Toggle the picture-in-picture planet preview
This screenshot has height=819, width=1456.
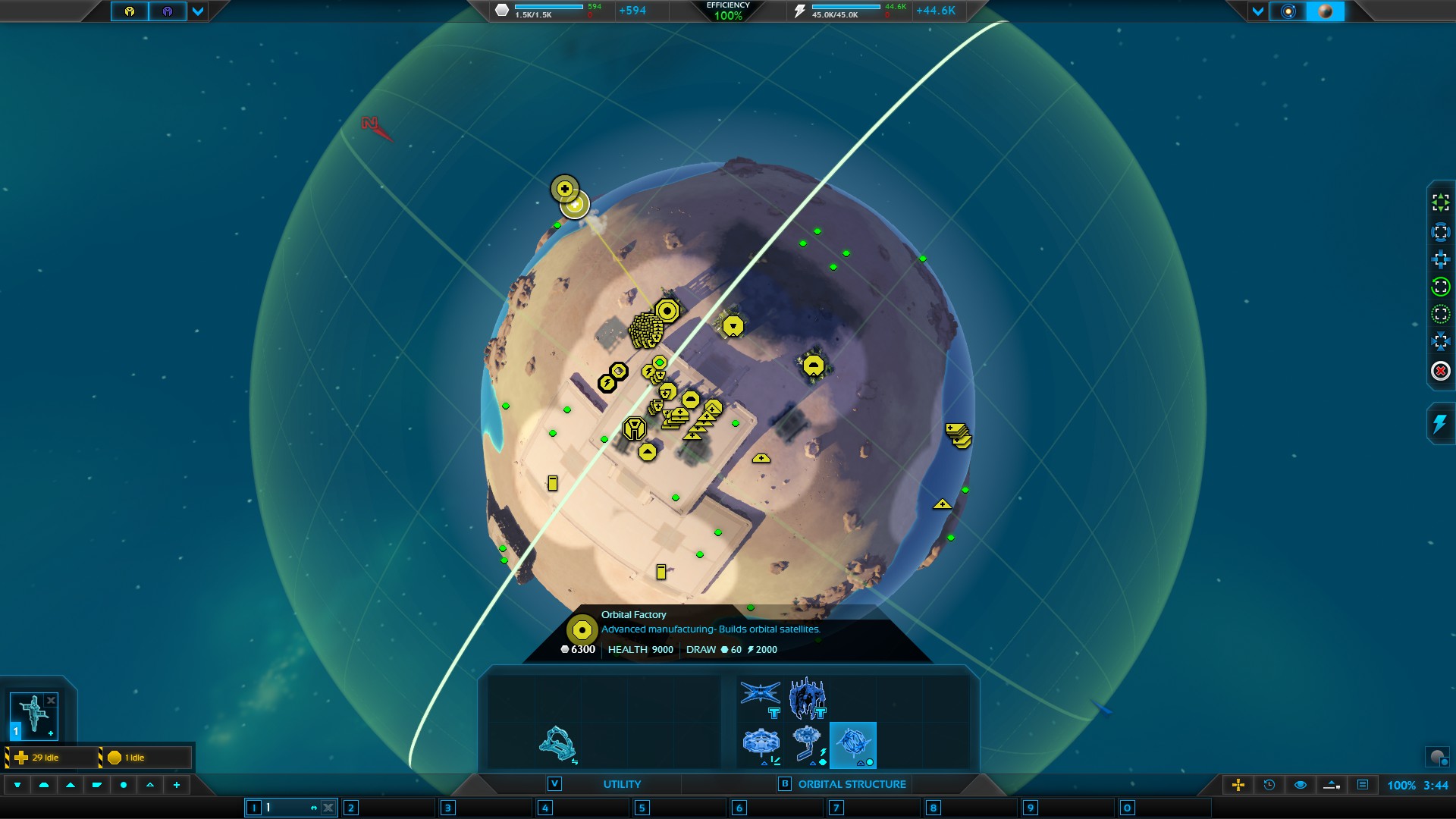1437,756
